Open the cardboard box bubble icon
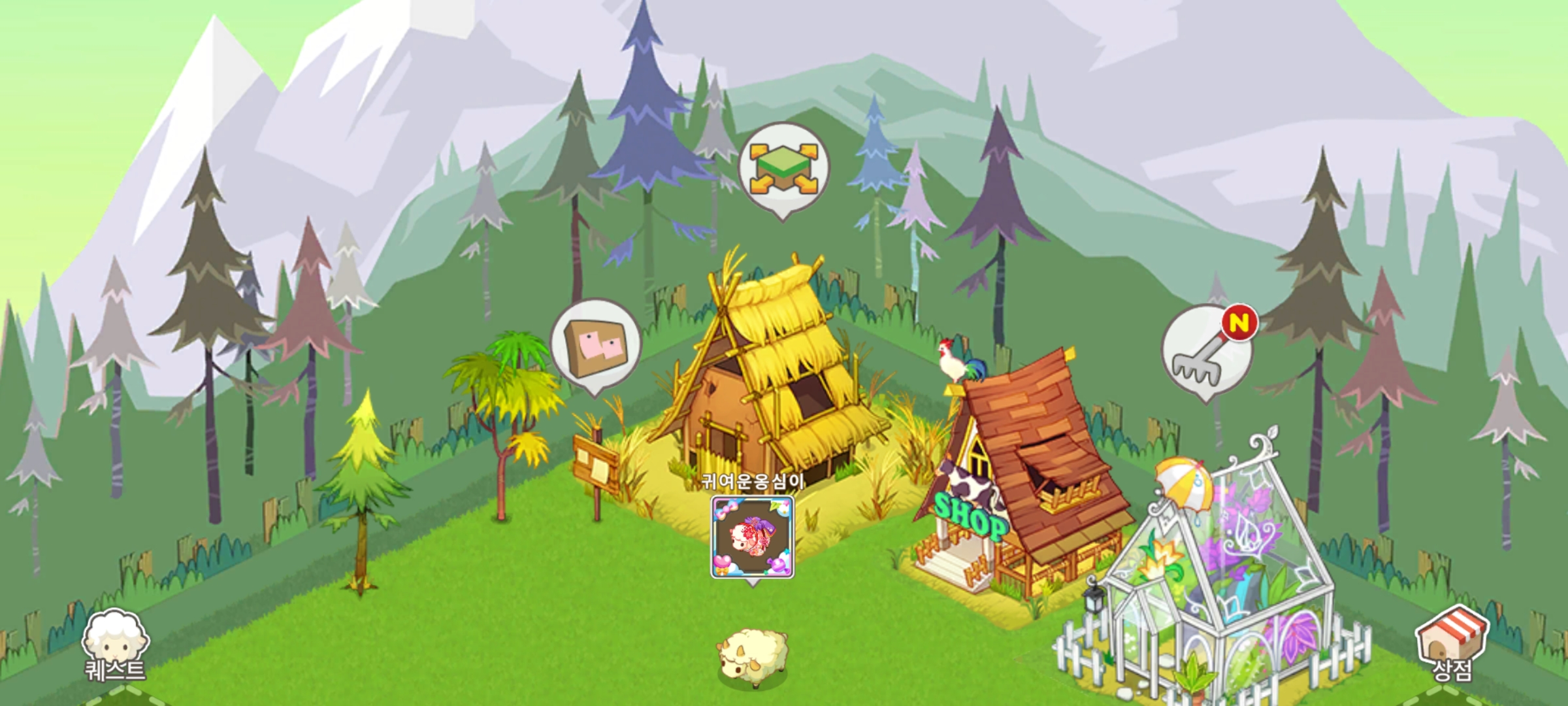Screen dimensions: 1568x706 click(x=595, y=345)
